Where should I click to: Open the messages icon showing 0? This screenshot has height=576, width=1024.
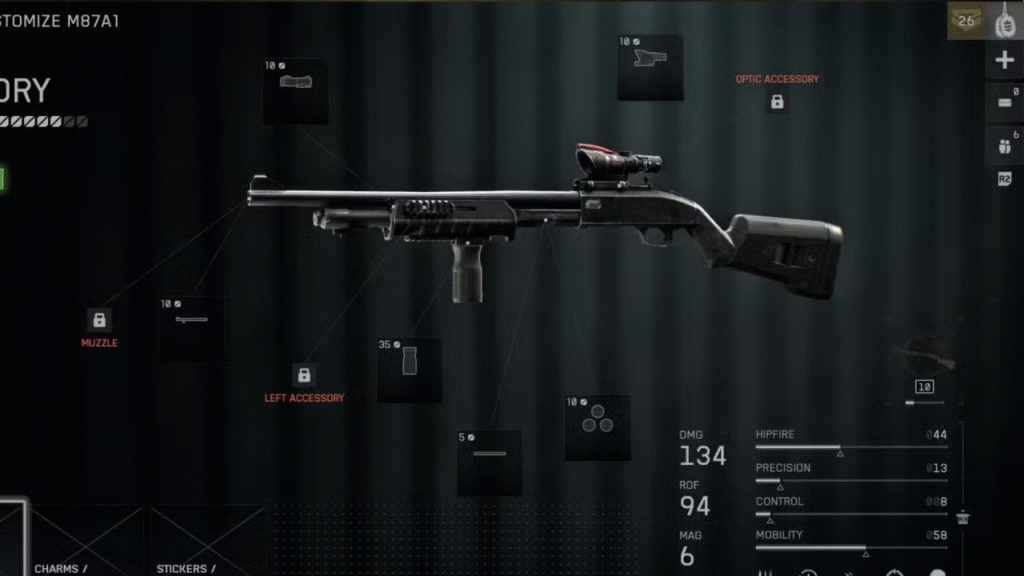pyautogui.click(x=1004, y=102)
